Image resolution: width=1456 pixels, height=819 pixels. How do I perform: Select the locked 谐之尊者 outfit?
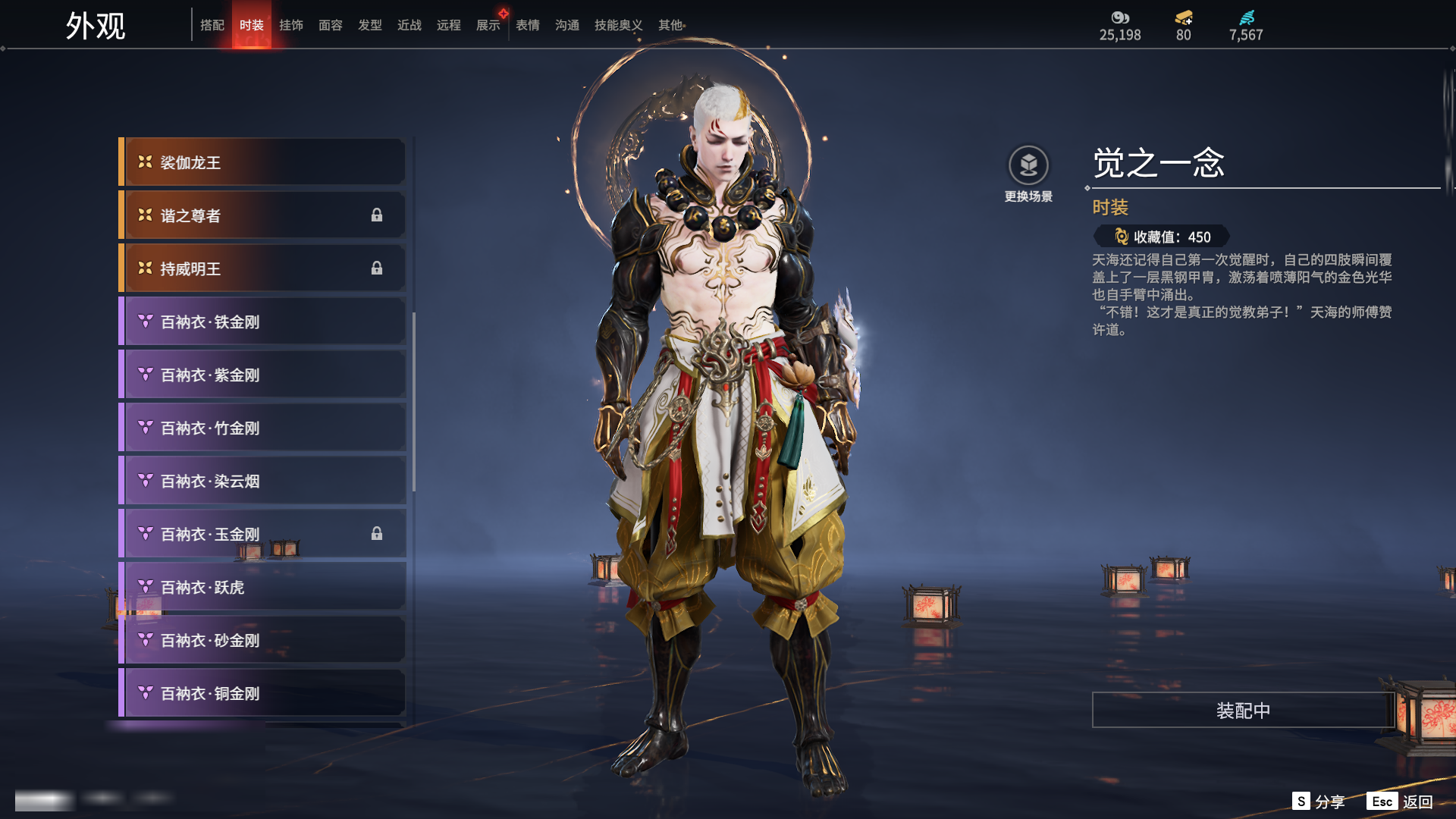[x=262, y=215]
